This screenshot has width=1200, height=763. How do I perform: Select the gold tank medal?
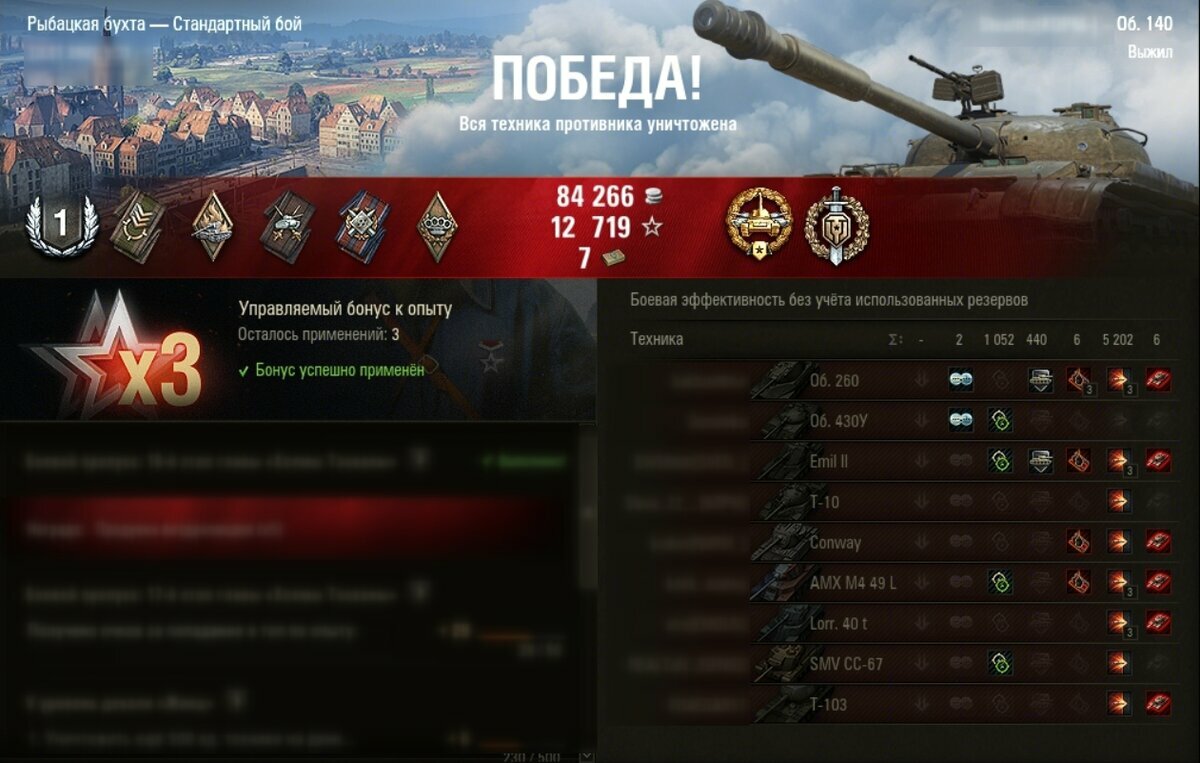click(758, 226)
